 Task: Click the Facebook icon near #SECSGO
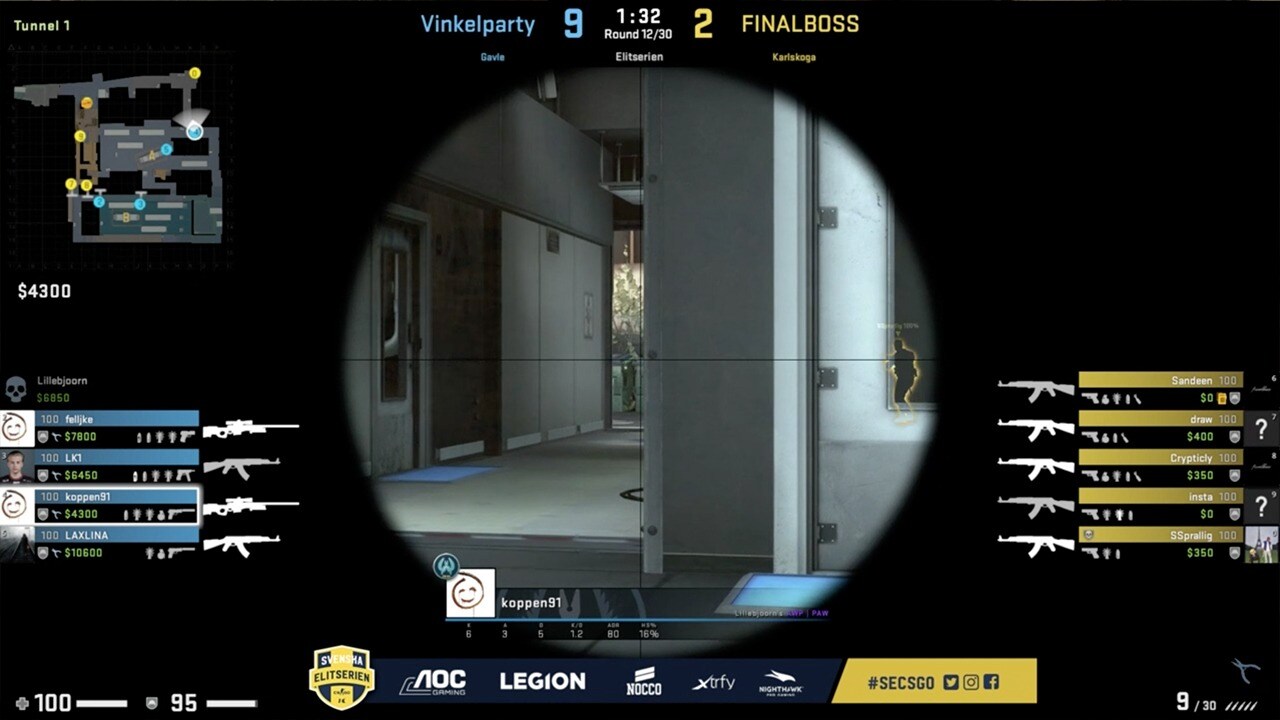point(992,682)
